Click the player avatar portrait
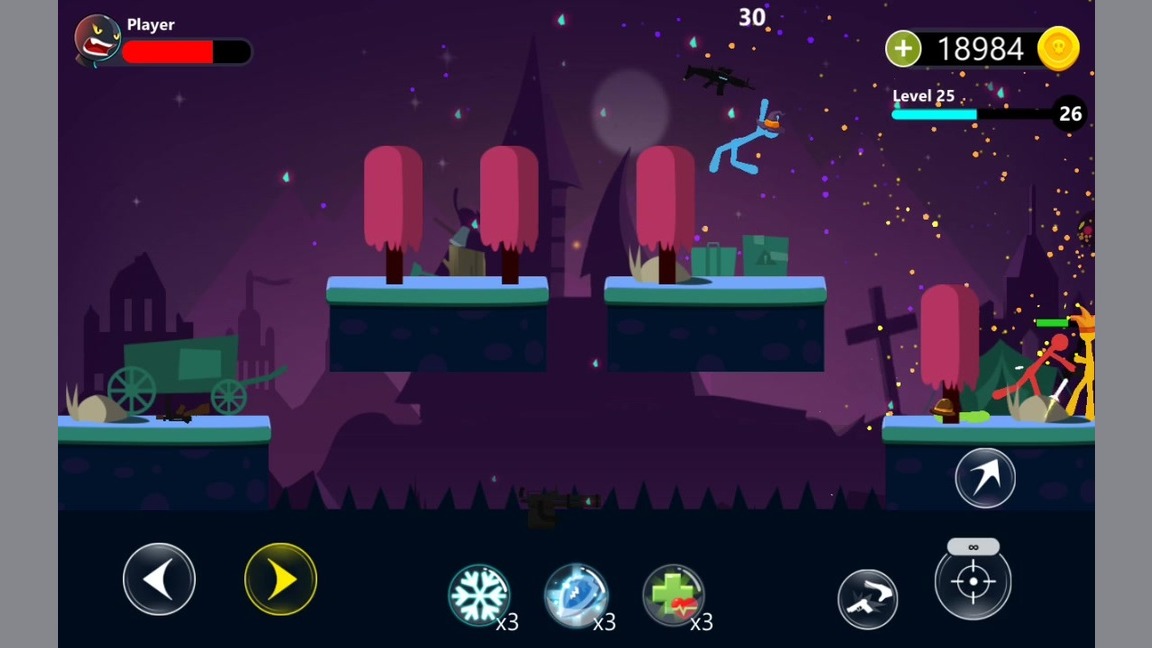Image resolution: width=1152 pixels, height=648 pixels. pyautogui.click(x=98, y=40)
